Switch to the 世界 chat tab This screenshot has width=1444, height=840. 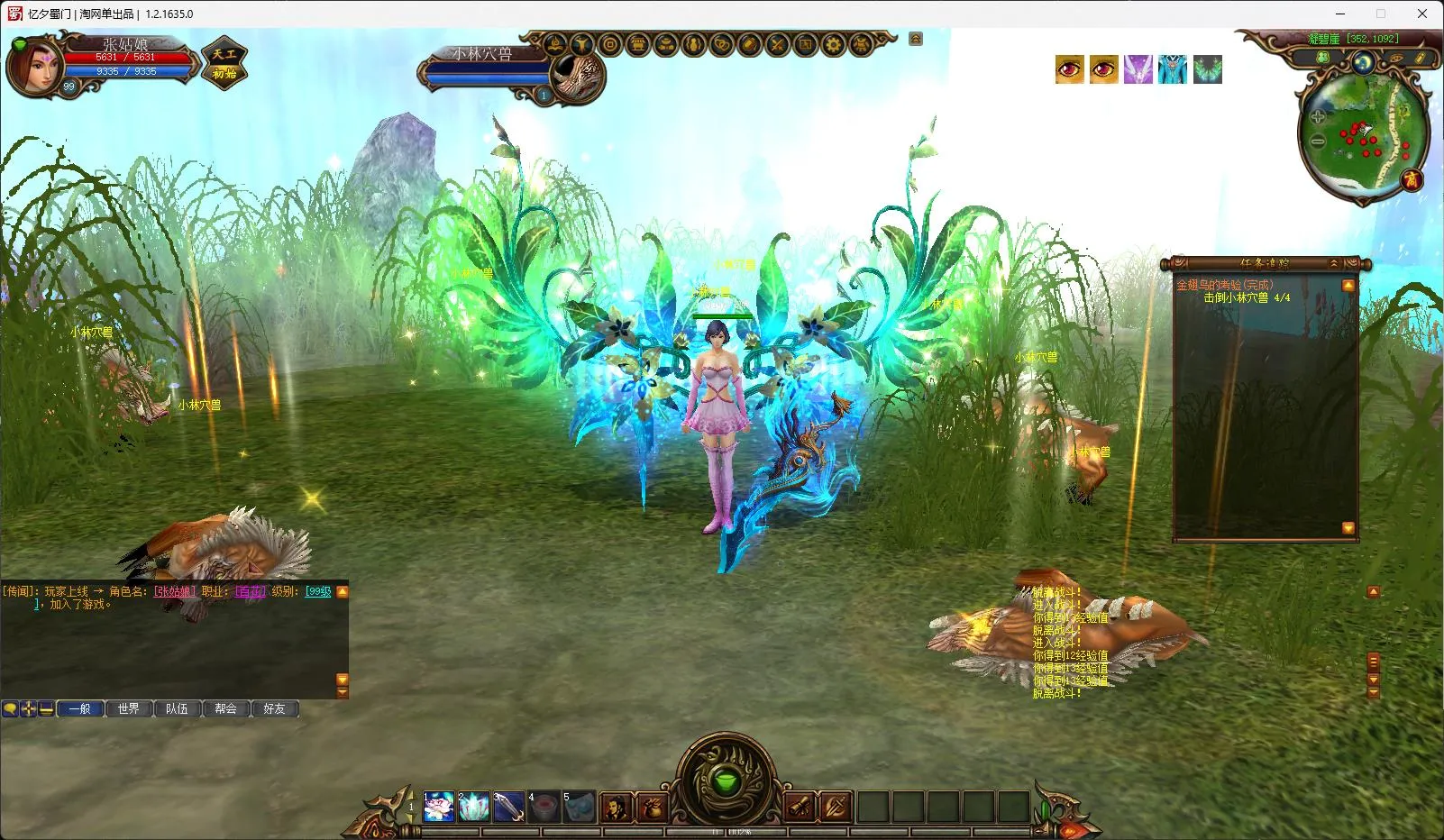[x=129, y=709]
